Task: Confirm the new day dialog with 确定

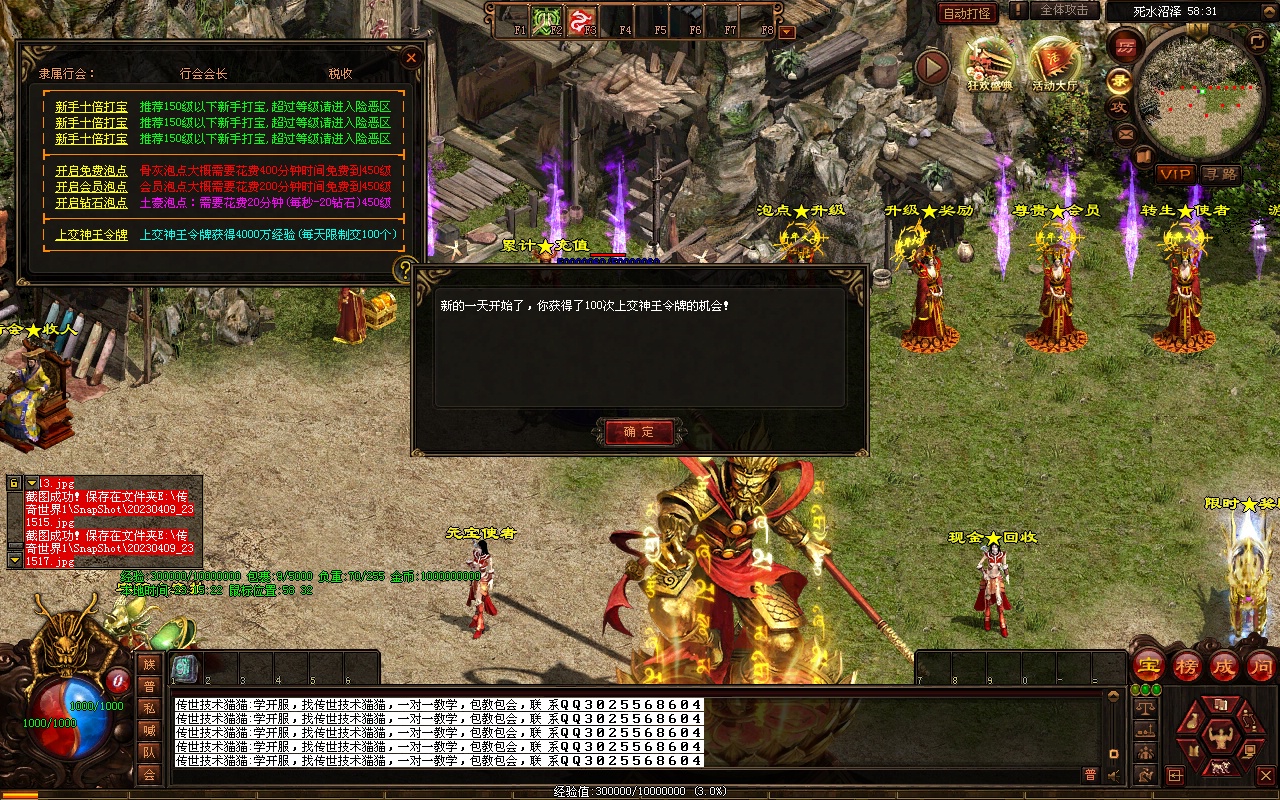Action: tap(639, 432)
